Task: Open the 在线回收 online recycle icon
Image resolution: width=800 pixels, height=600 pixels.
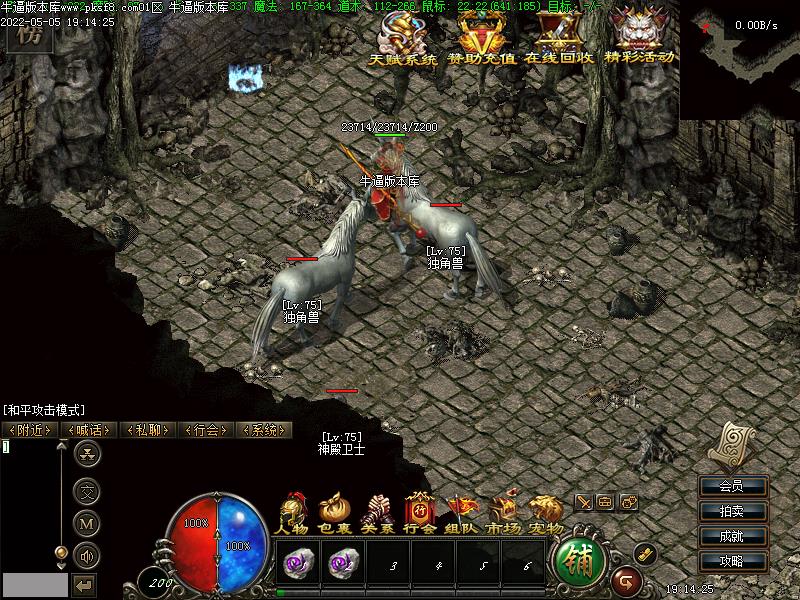Action: 559,38
